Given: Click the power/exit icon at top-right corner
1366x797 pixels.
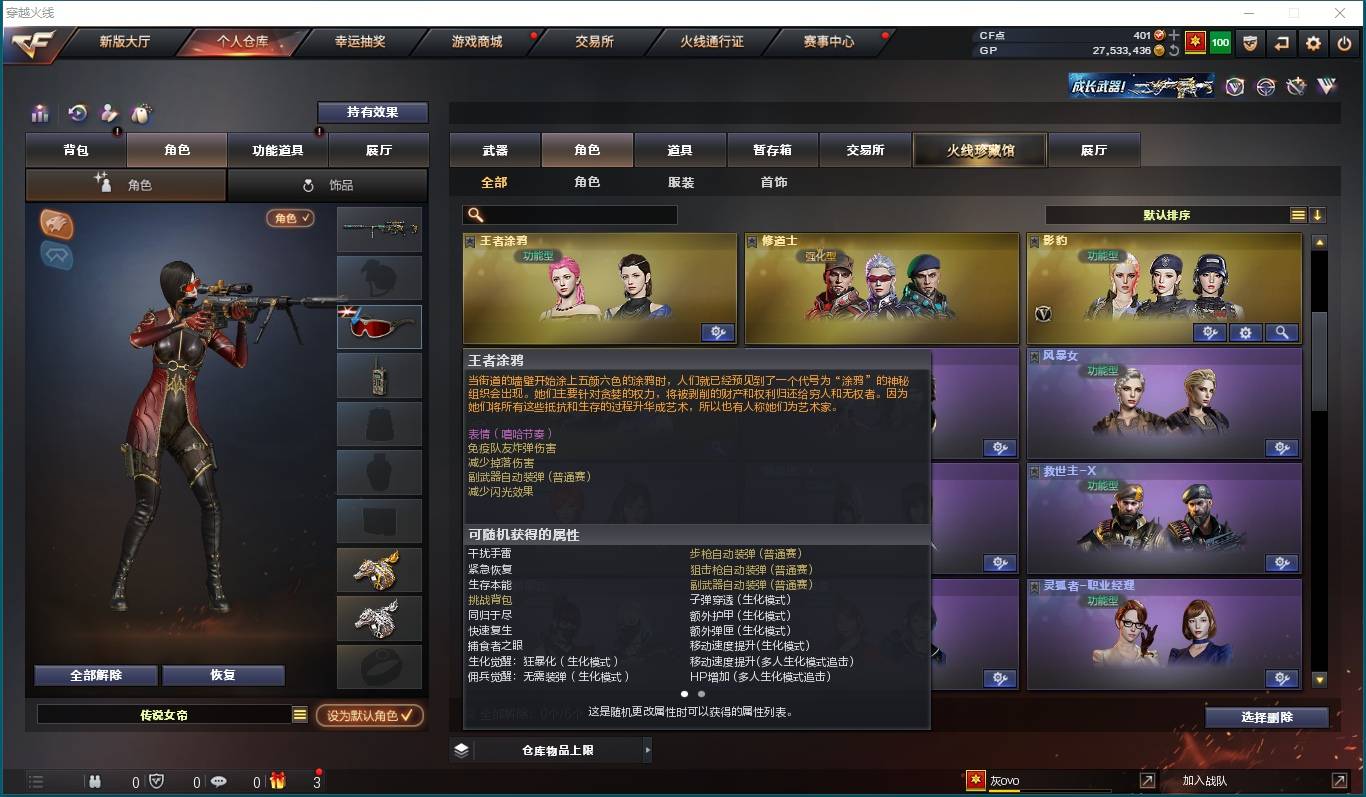Looking at the screenshot, I should pos(1344,43).
